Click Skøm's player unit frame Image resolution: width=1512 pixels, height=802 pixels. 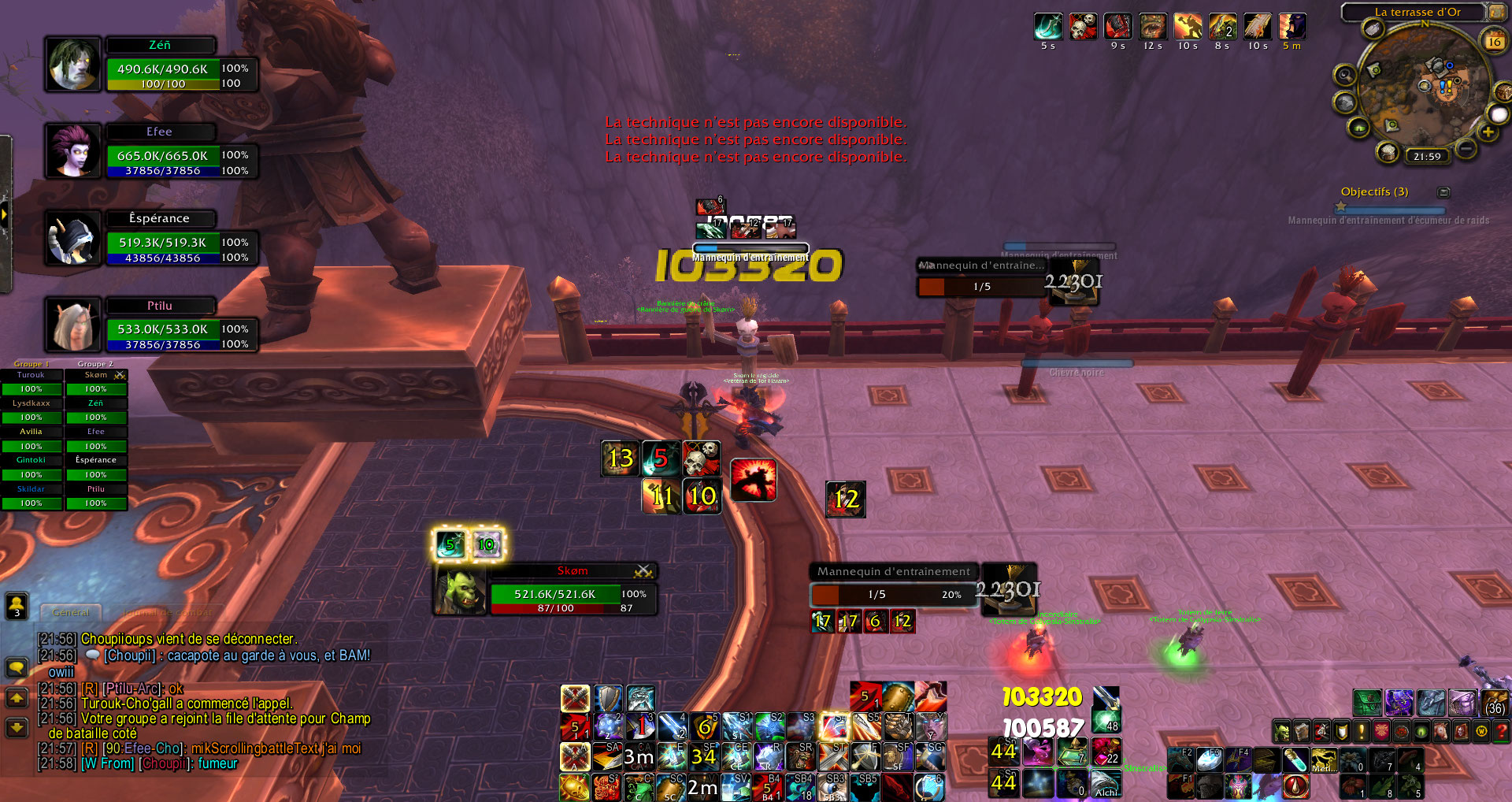[555, 592]
